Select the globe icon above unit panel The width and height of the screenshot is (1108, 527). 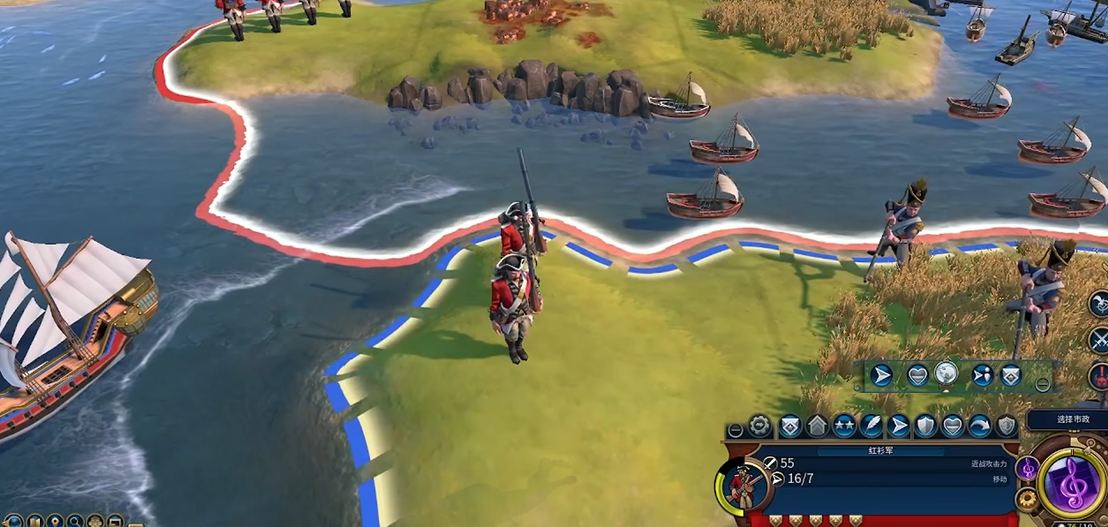[x=947, y=374]
